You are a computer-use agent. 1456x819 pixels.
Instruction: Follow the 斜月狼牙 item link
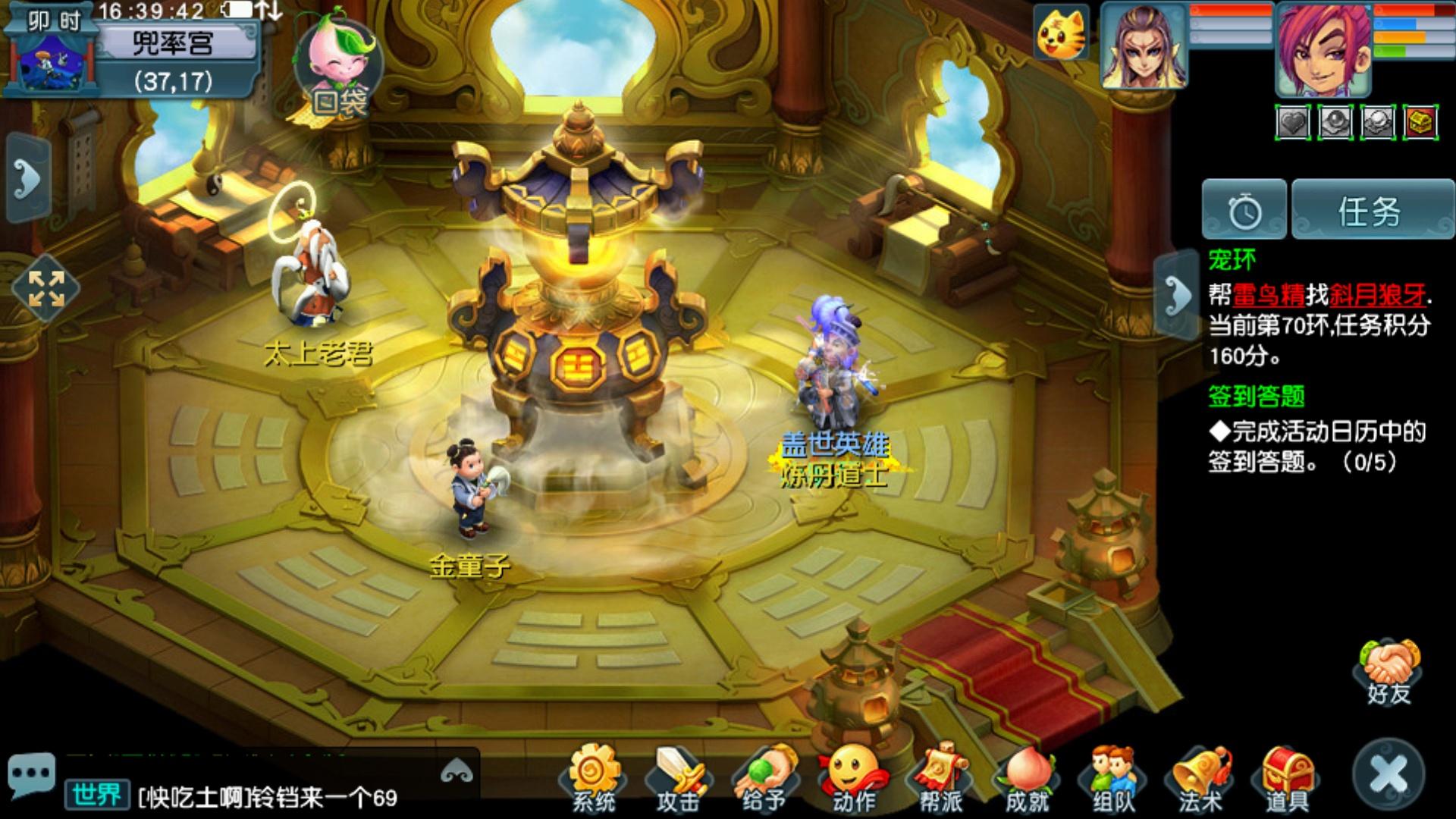pyautogui.click(x=1377, y=294)
